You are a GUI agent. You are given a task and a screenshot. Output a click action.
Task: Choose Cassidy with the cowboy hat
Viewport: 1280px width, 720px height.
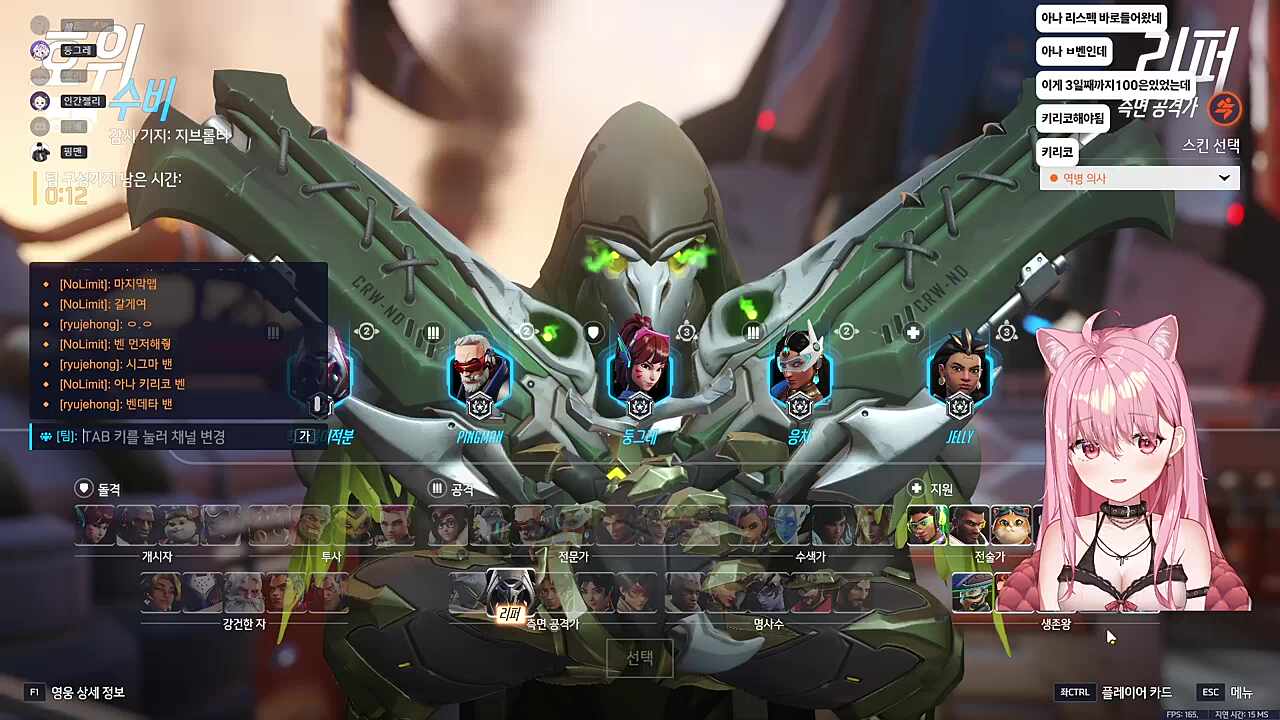click(x=809, y=593)
